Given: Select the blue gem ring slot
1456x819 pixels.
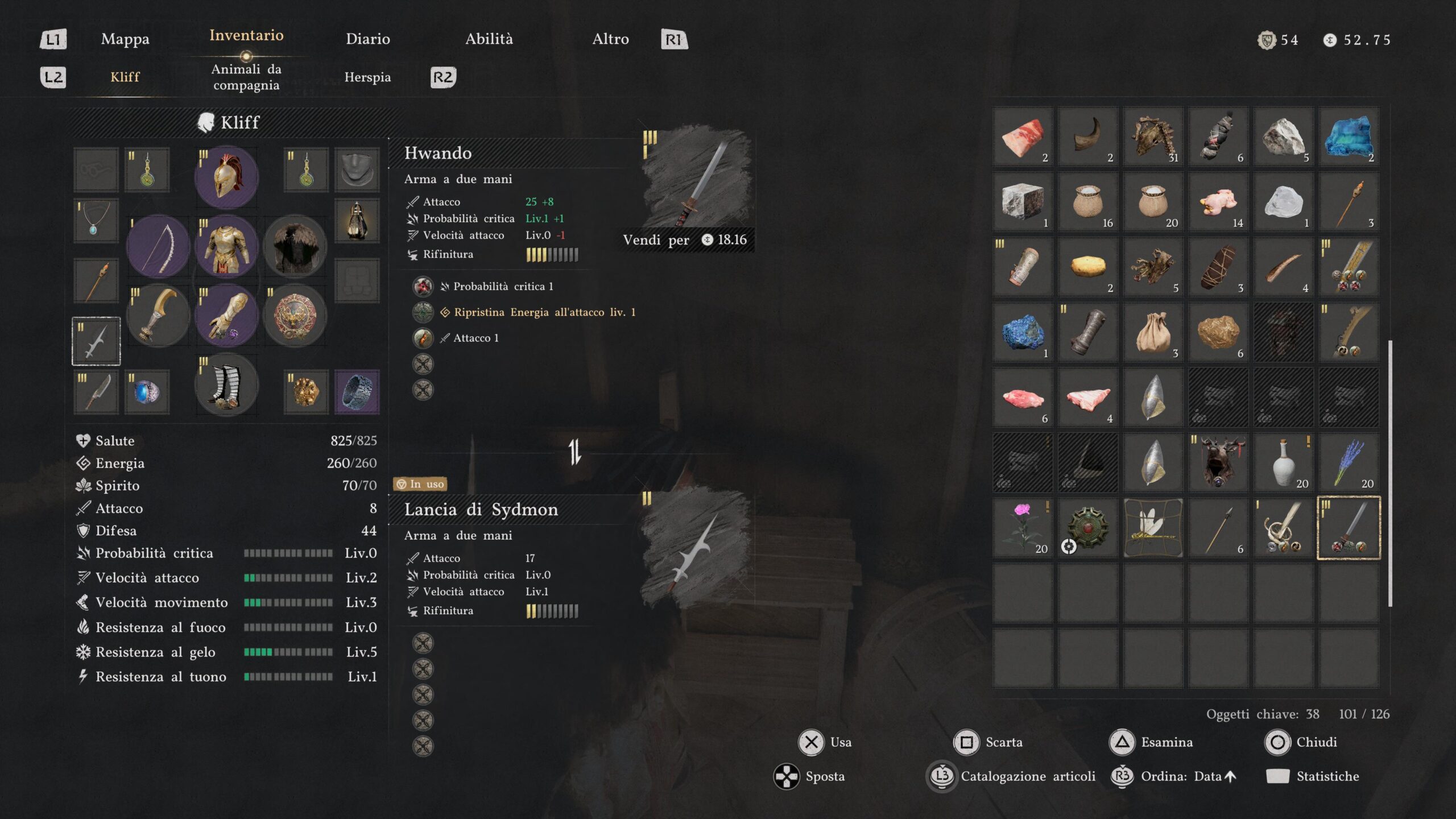Looking at the screenshot, I should (147, 391).
